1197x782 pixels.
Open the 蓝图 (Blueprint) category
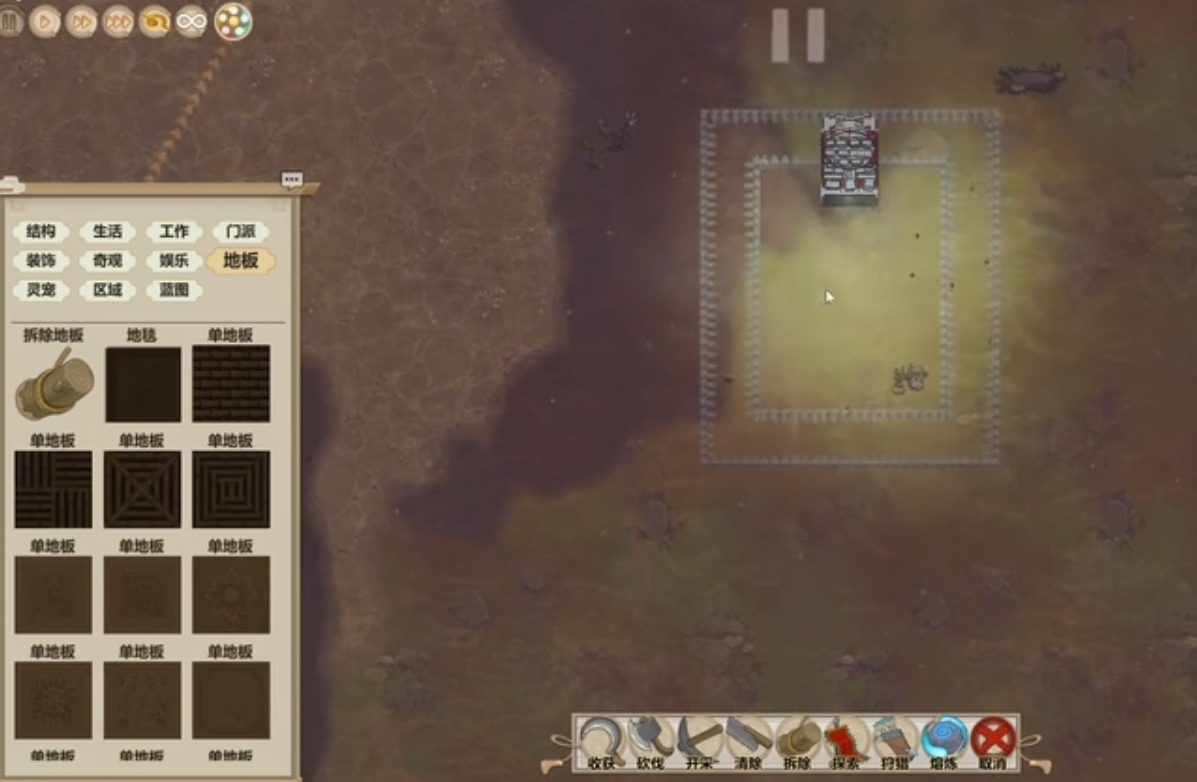[174, 290]
